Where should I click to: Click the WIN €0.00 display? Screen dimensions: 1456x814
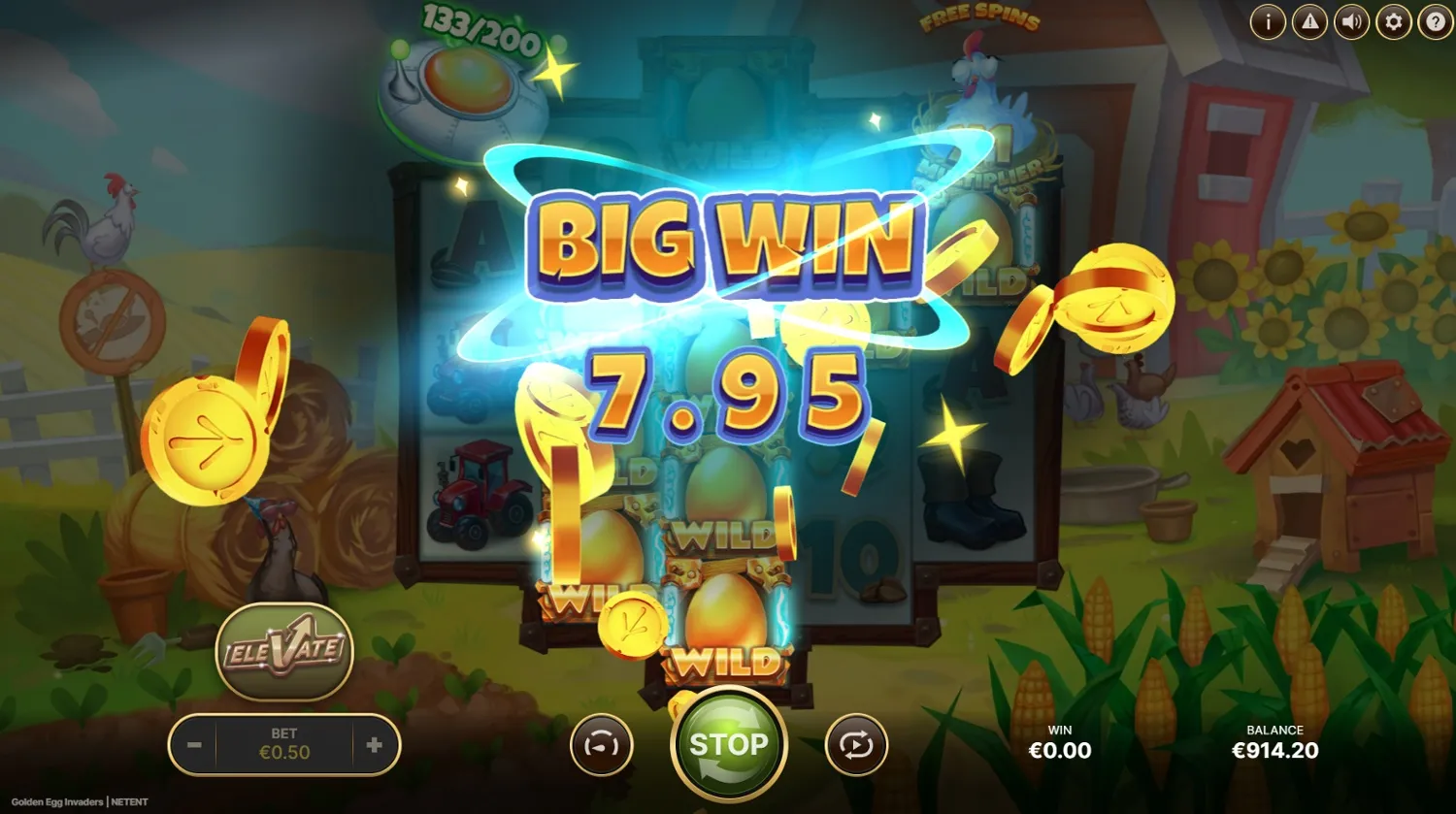click(1060, 741)
